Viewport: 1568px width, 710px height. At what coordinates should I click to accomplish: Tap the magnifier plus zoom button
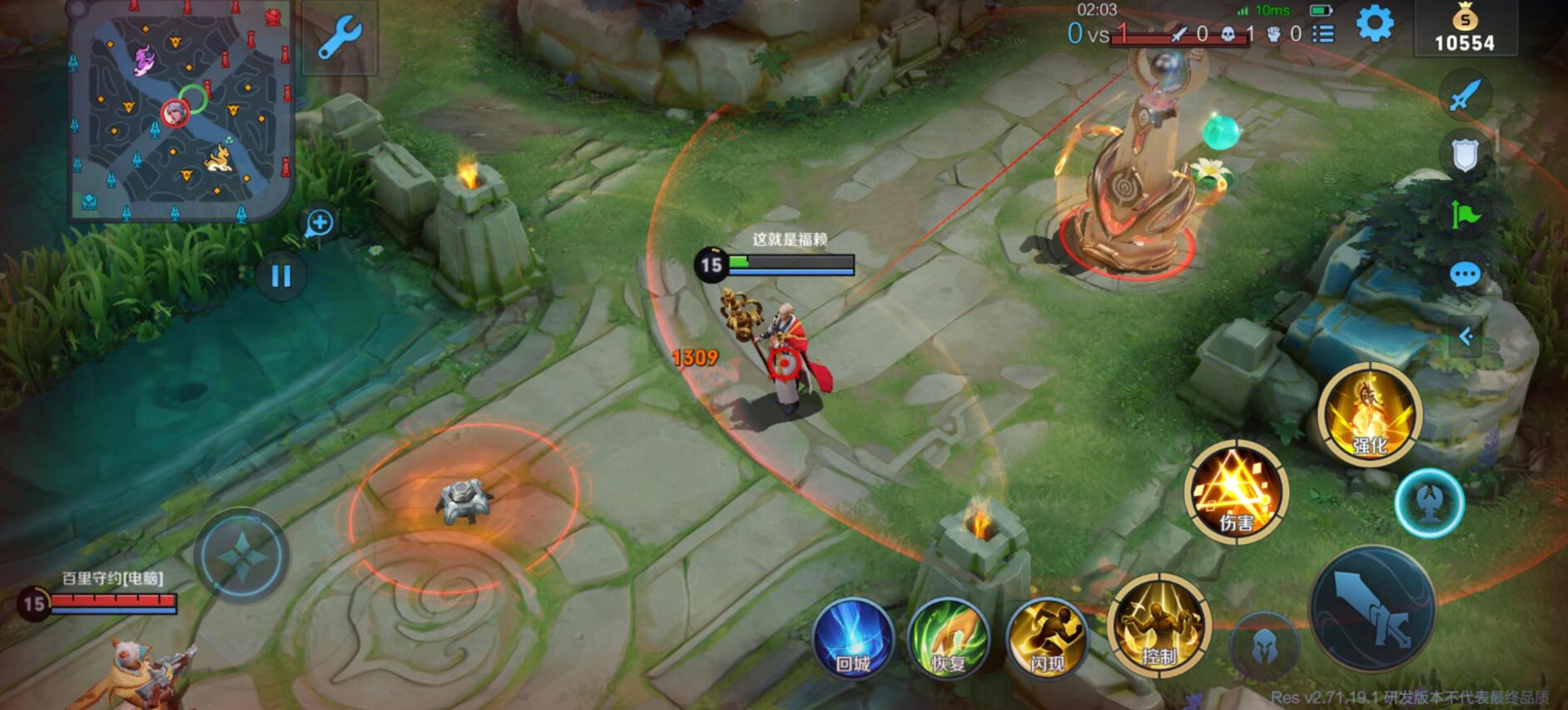pos(320,222)
